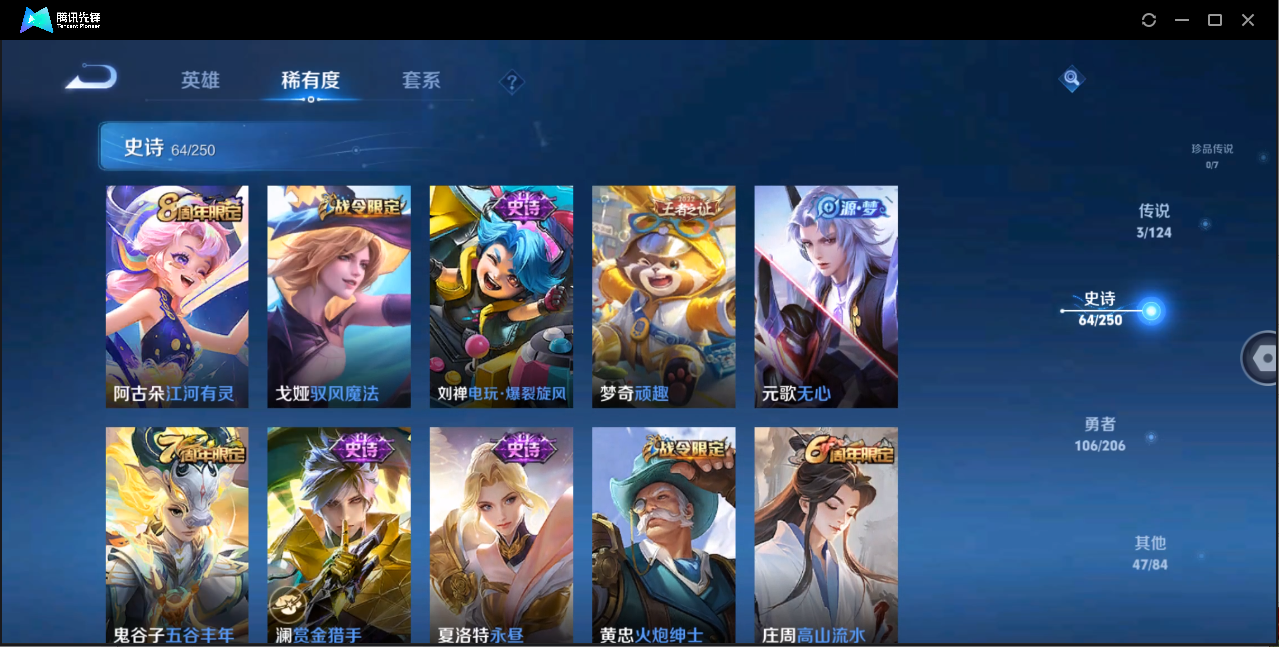This screenshot has height=647, width=1279.
Task: Open the question mark help icon
Action: [x=512, y=82]
